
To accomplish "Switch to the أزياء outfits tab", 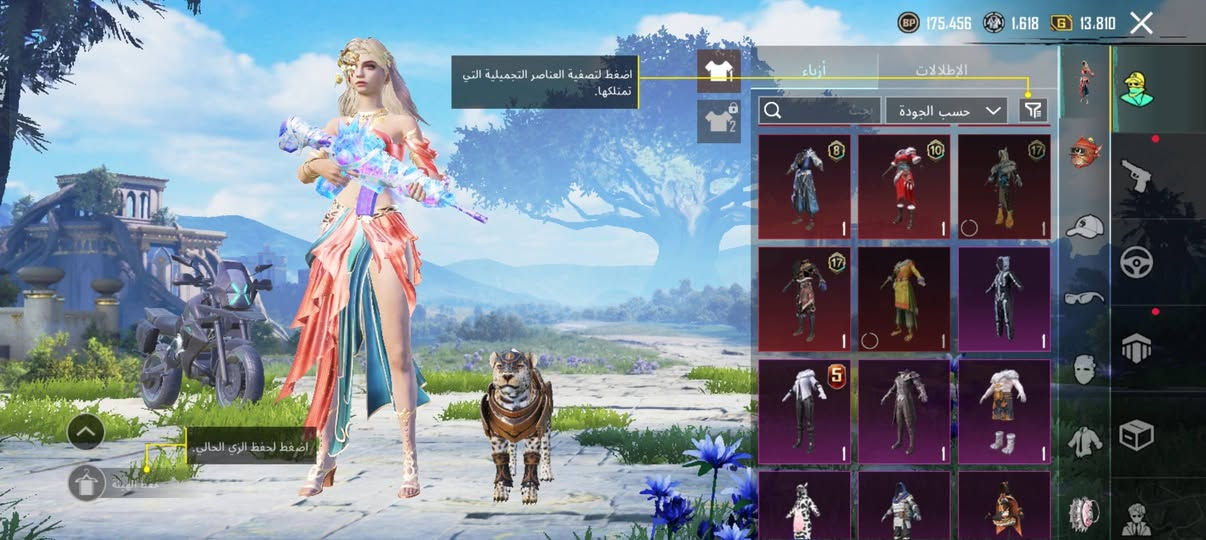I will (x=816, y=70).
